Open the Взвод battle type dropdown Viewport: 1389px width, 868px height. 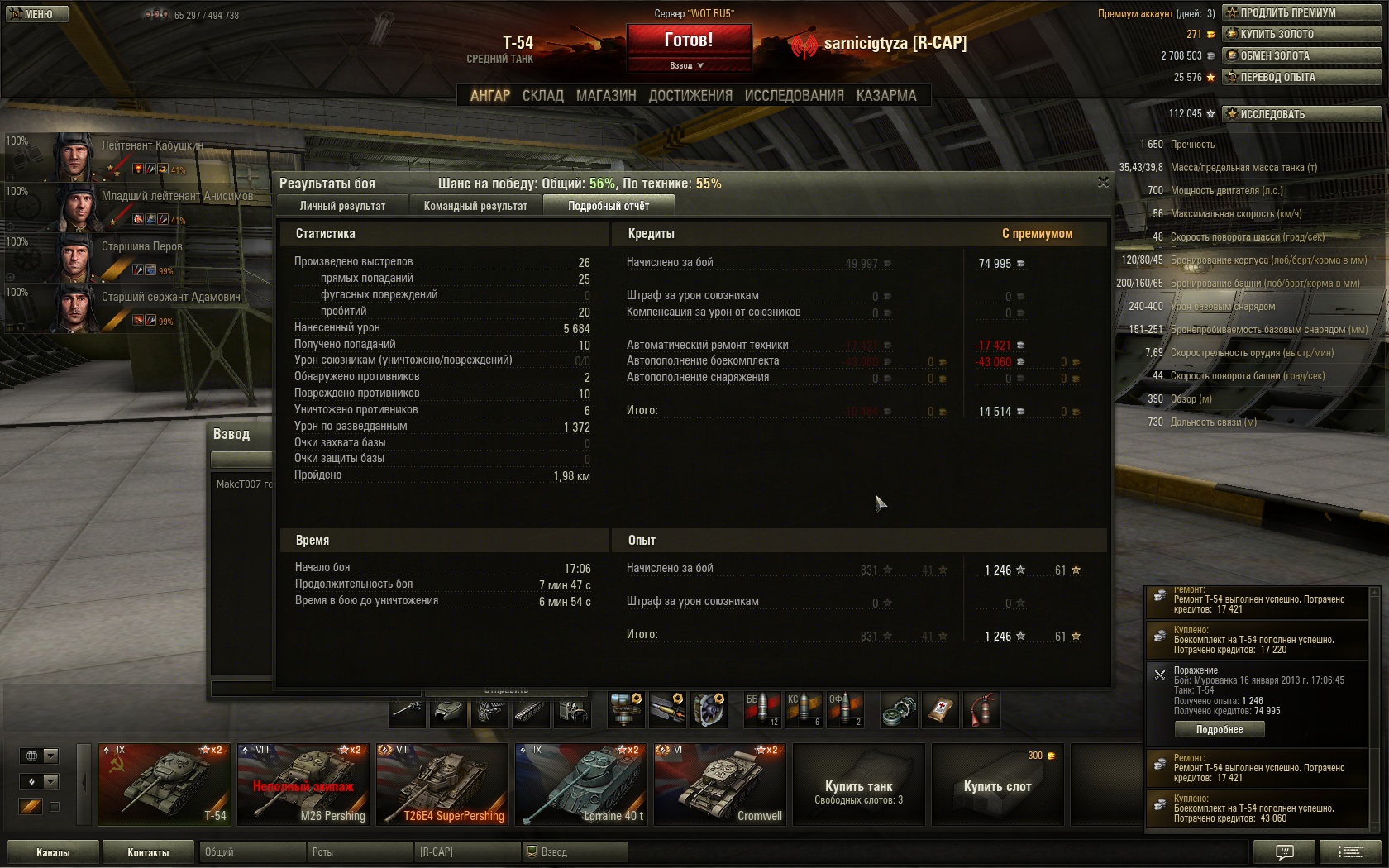pos(688,65)
